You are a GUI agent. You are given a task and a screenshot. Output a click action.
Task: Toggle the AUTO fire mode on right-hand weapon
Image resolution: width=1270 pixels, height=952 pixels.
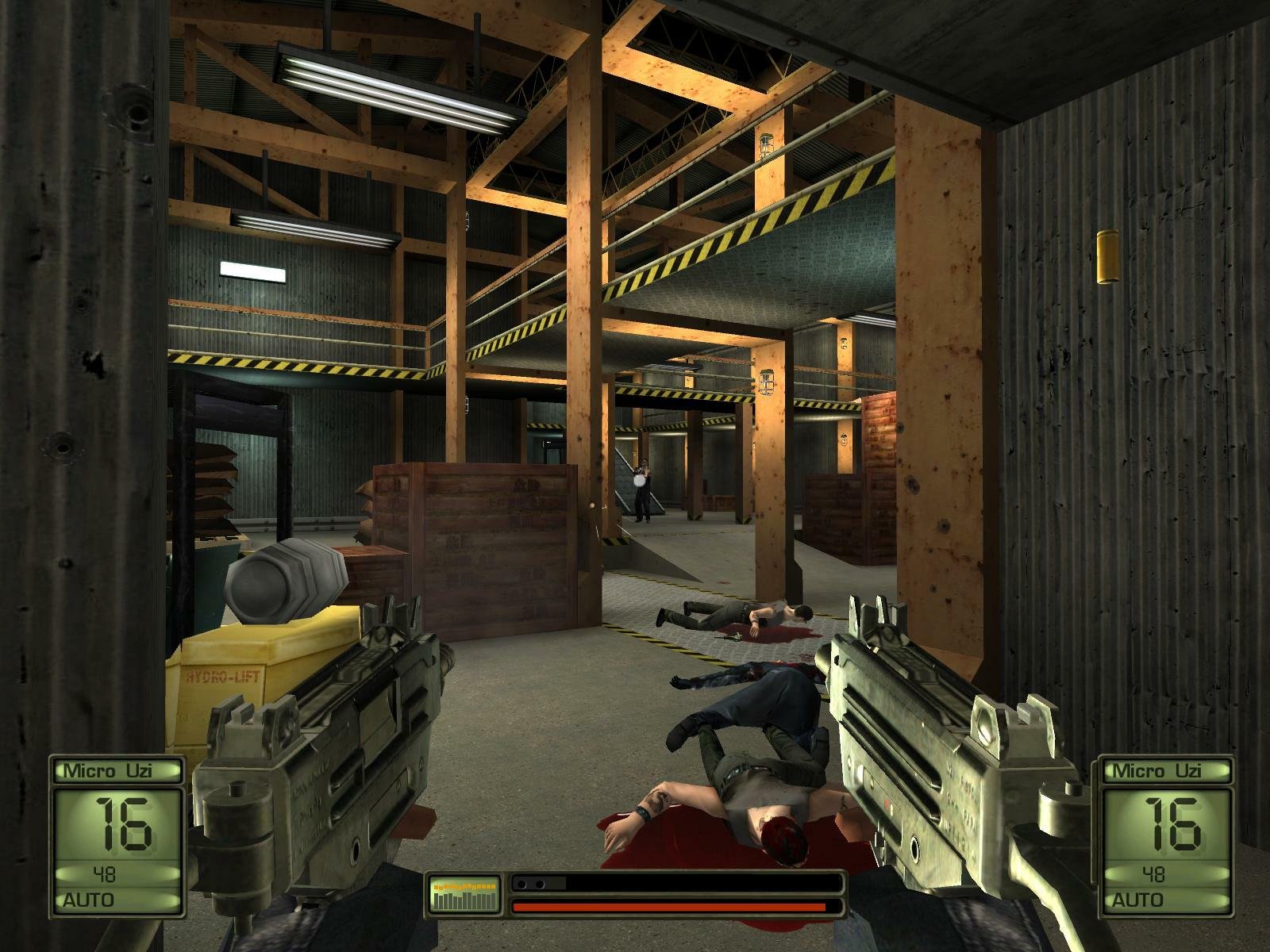1138,900
